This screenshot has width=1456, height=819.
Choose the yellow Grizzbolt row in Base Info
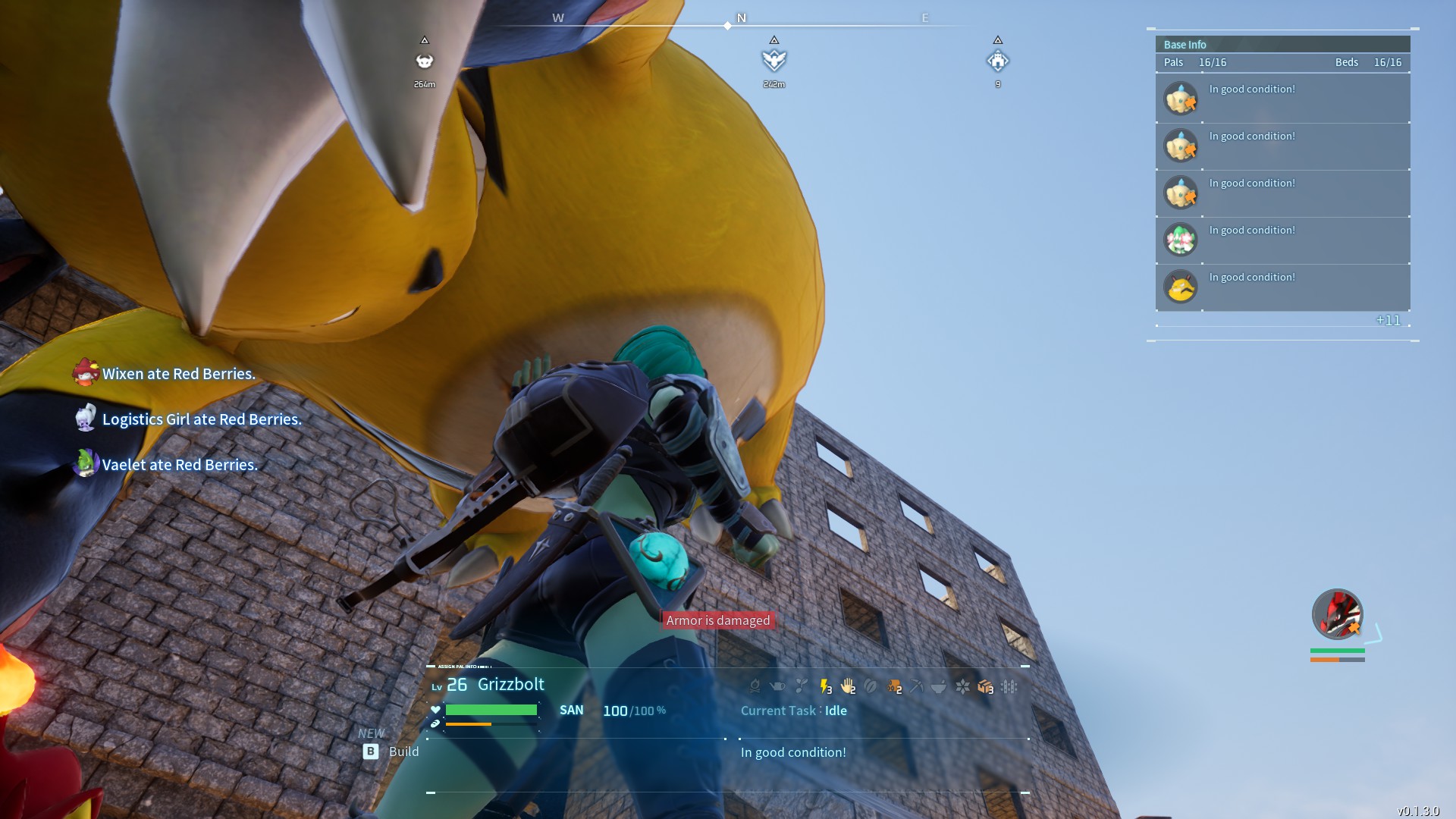[x=1282, y=287]
